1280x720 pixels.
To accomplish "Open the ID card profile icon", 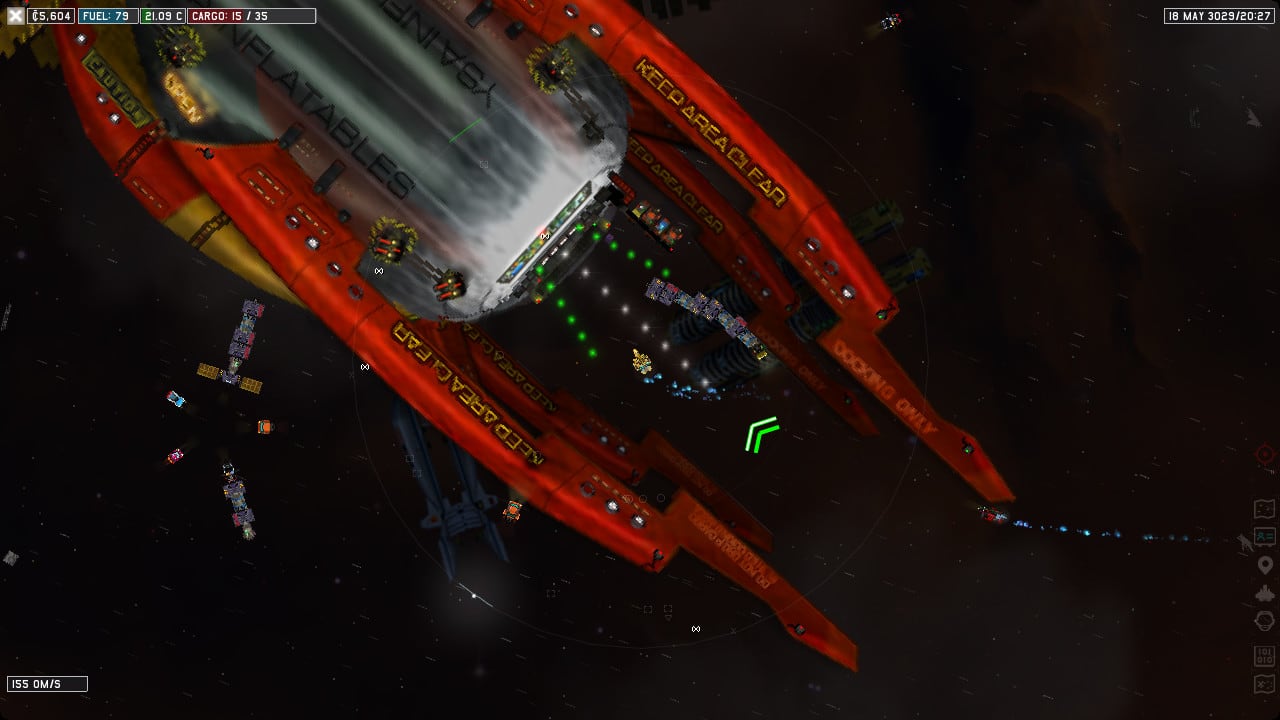I will point(1264,537).
